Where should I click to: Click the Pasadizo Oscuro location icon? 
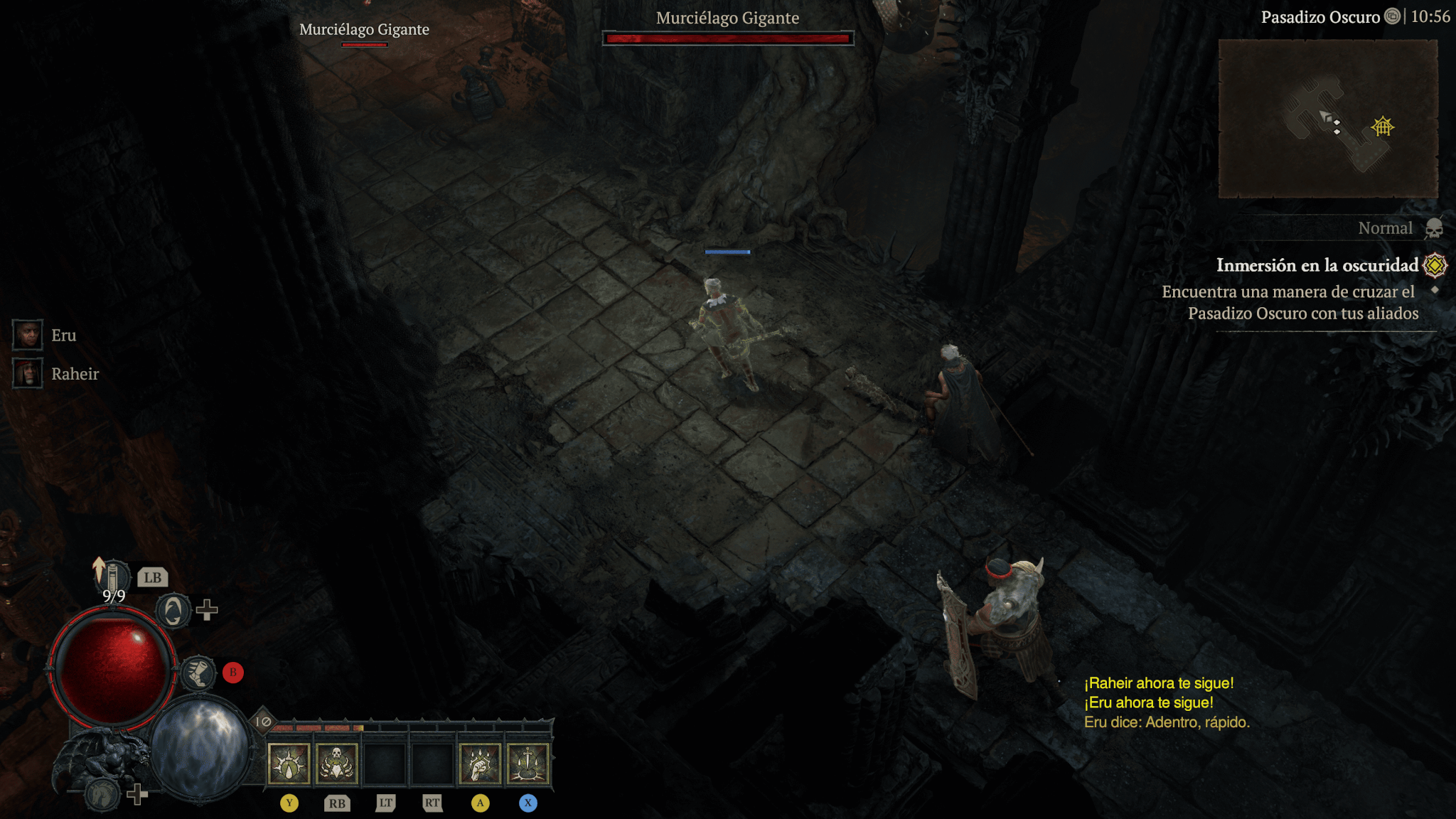click(1392, 16)
